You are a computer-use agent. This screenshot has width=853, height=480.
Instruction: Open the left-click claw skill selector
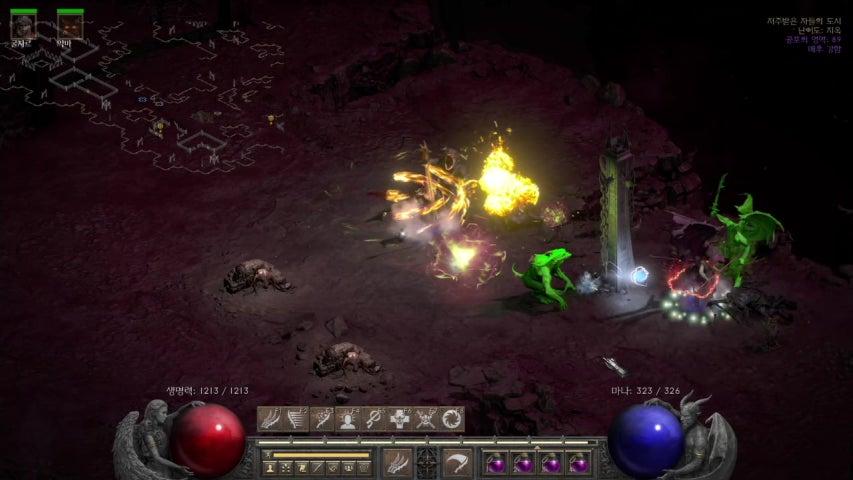pos(398,462)
